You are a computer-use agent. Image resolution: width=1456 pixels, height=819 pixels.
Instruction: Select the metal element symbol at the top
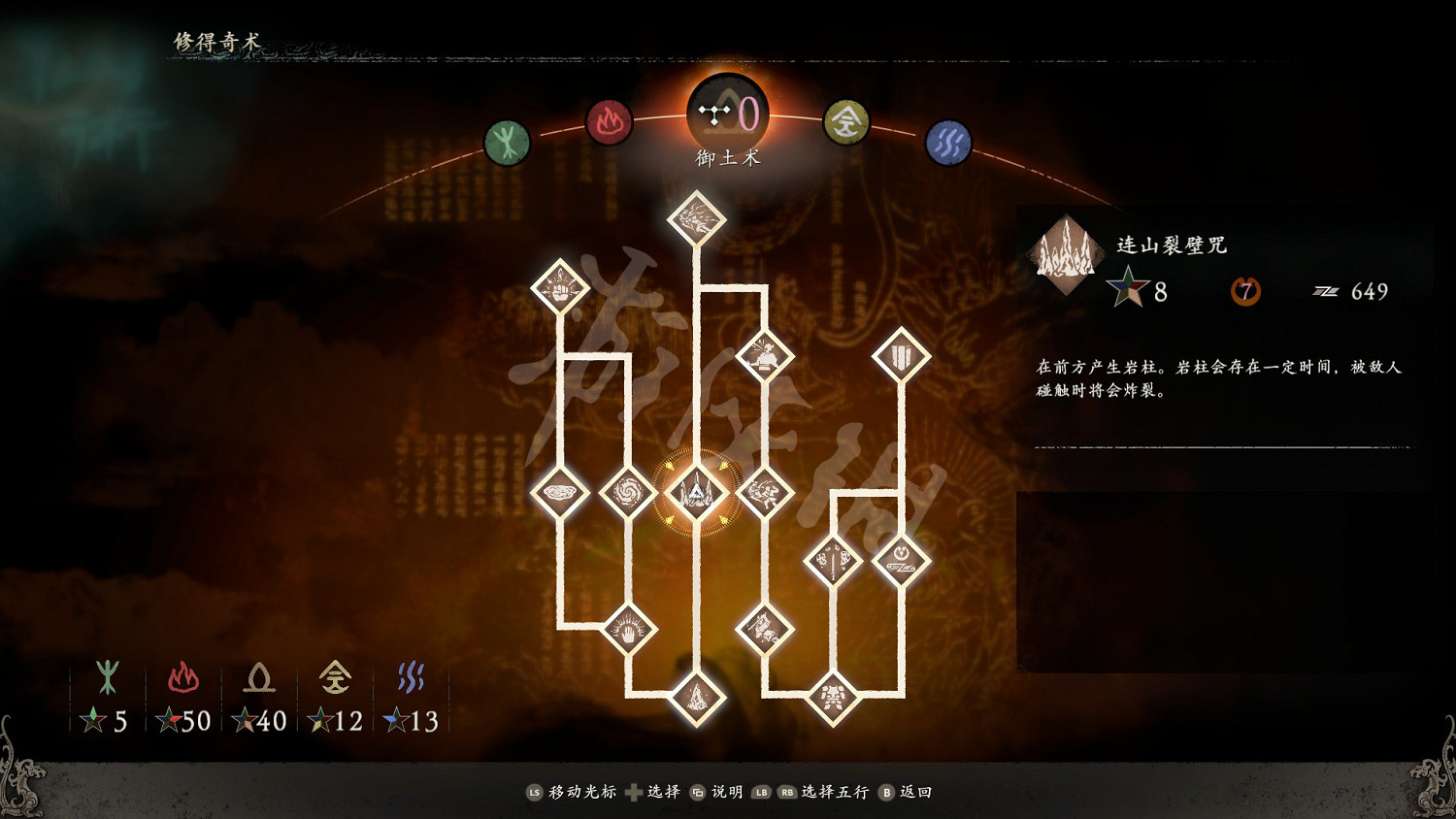[847, 123]
